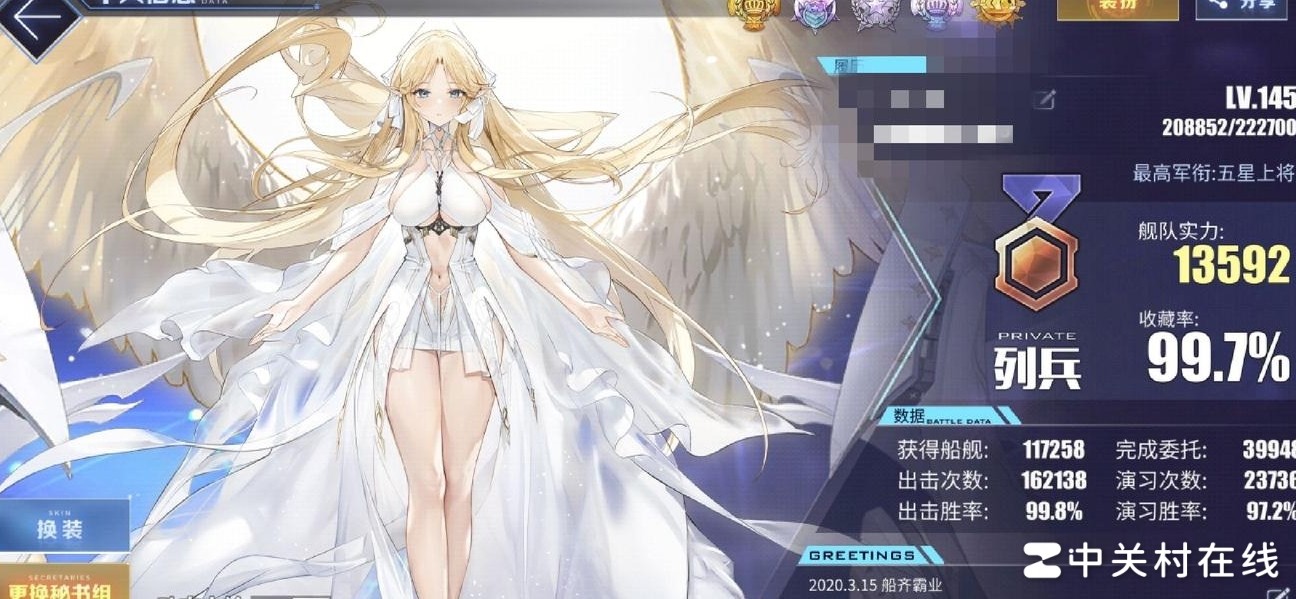Click the gold 装扮 decoration button

pos(1116,8)
